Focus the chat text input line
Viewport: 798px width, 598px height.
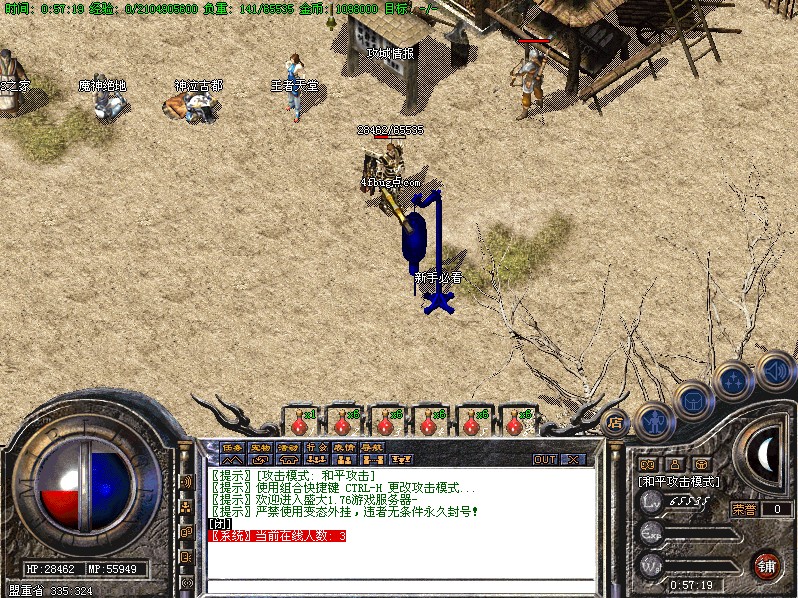400,584
